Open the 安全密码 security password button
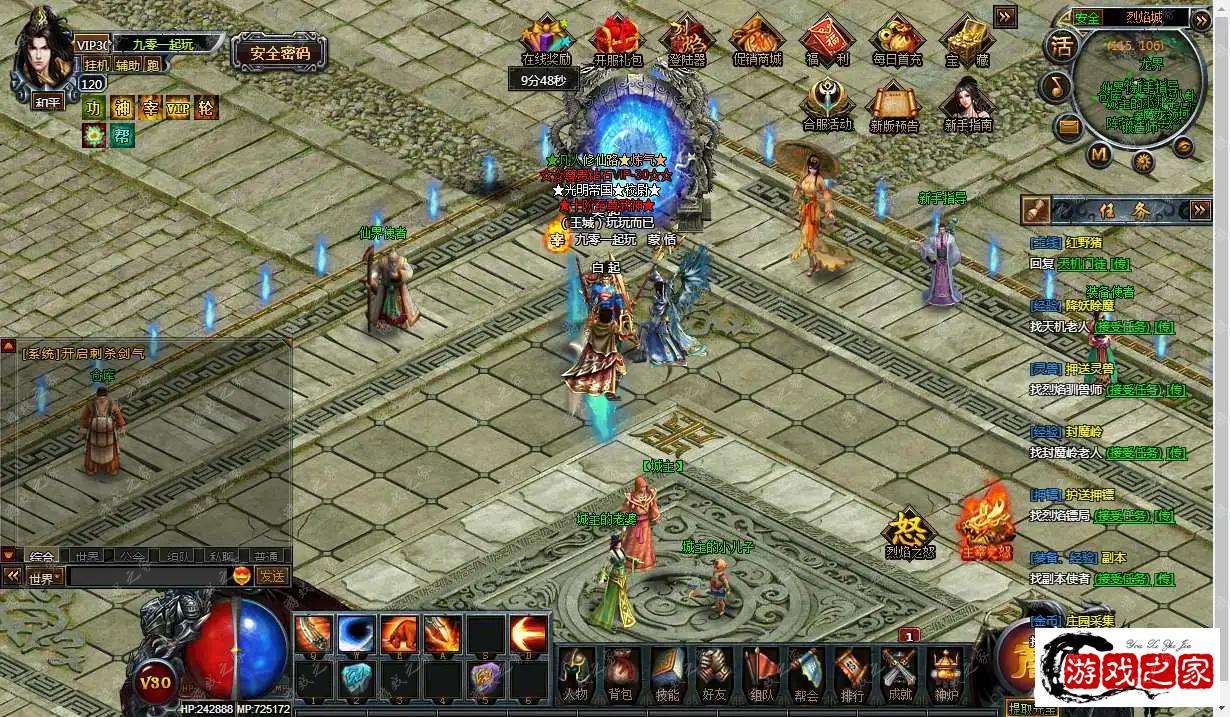The width and height of the screenshot is (1230, 717). (x=279, y=53)
